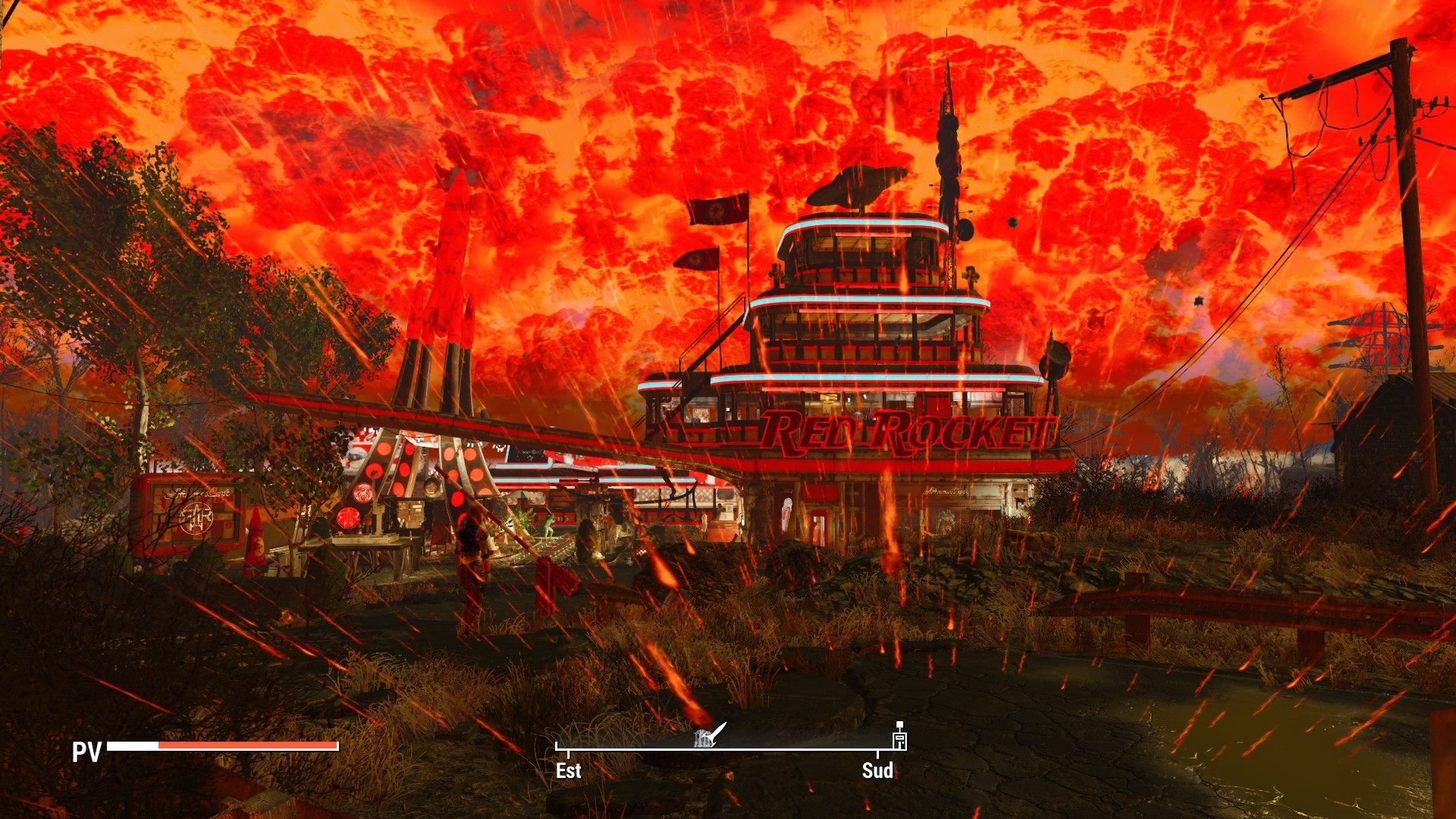
Task: Click the Est heading on the compass
Action: click(x=568, y=770)
